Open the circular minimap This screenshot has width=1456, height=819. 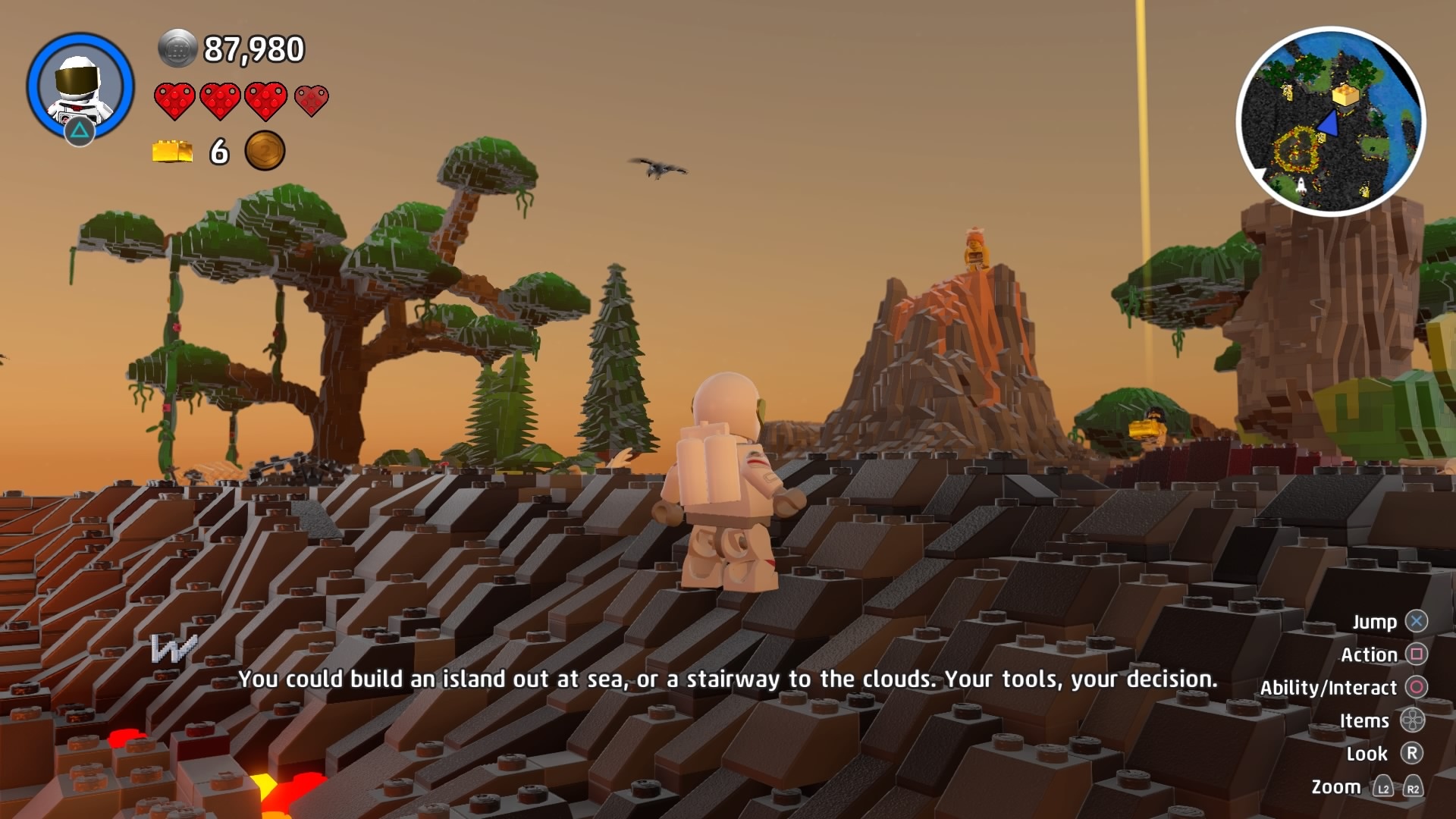pyautogui.click(x=1330, y=122)
